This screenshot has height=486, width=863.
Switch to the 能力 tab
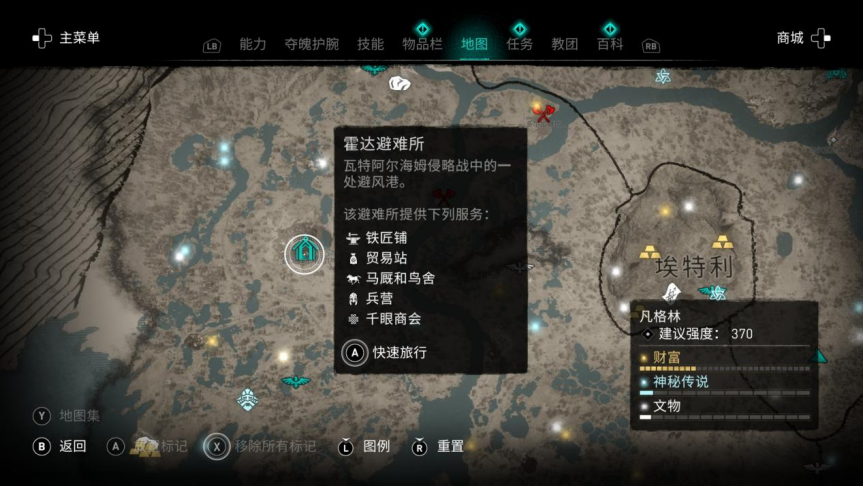click(x=253, y=44)
